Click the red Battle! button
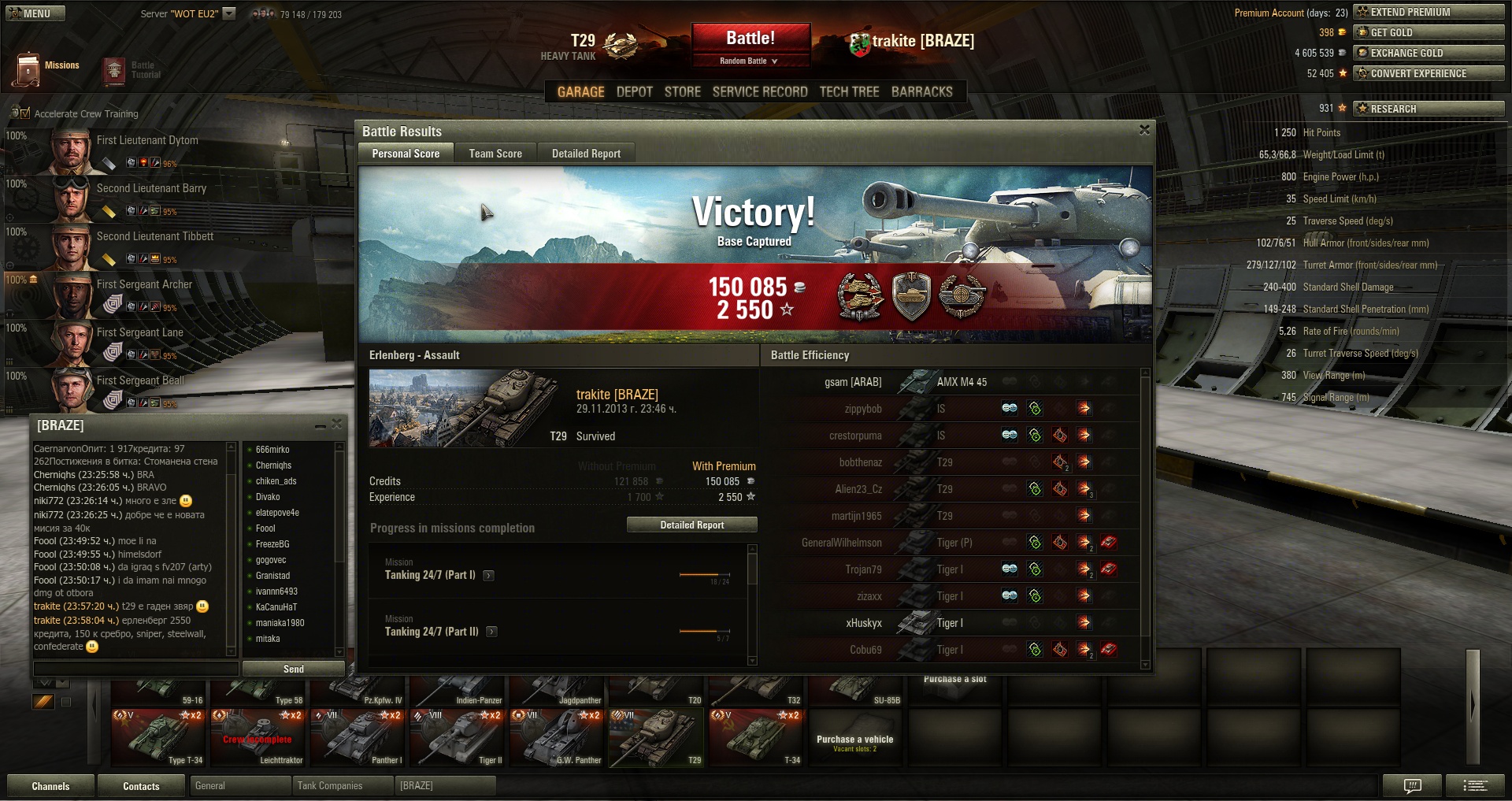 pos(750,38)
